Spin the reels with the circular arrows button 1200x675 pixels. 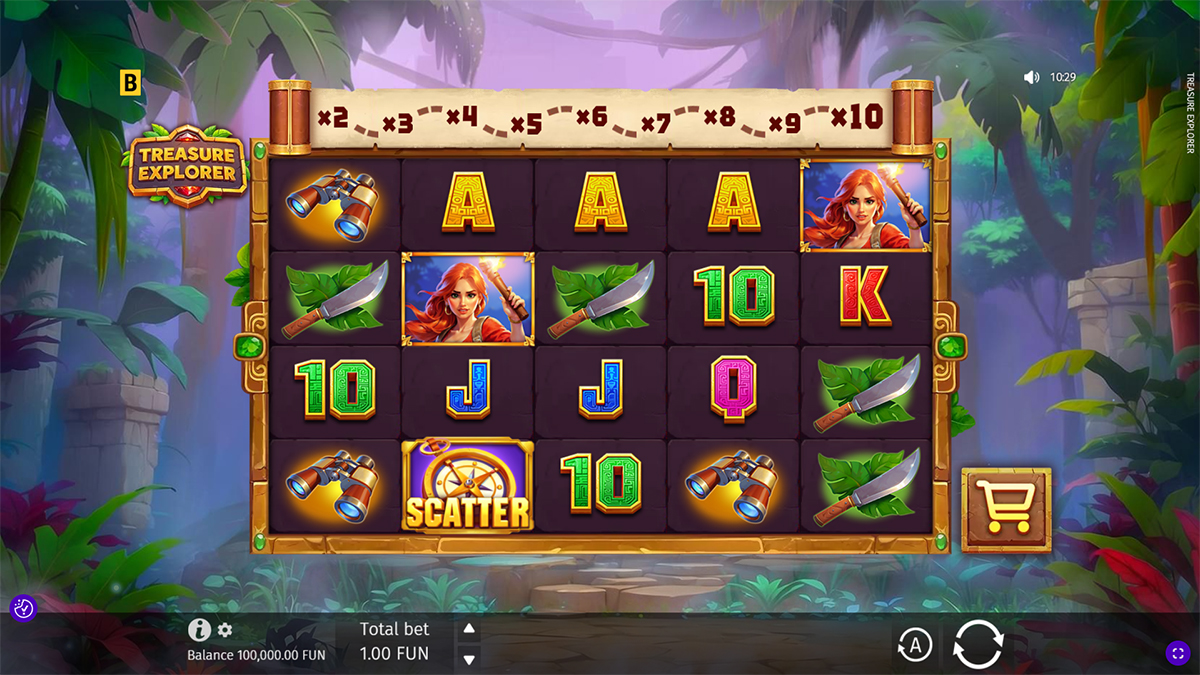click(978, 644)
